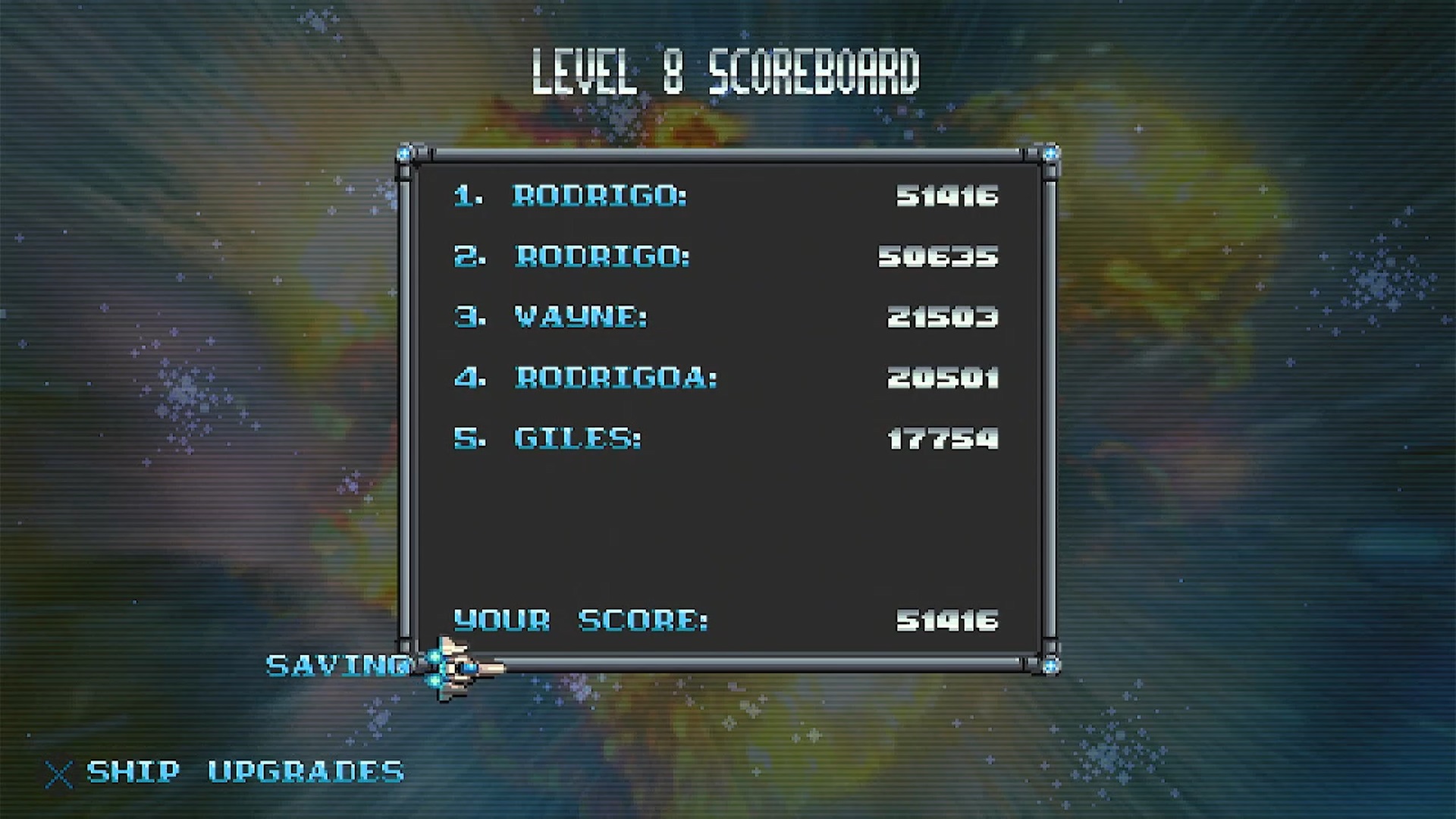This screenshot has width=1456, height=819.
Task: Select Rodrigo's second-place 50635 entry
Action: click(x=725, y=257)
